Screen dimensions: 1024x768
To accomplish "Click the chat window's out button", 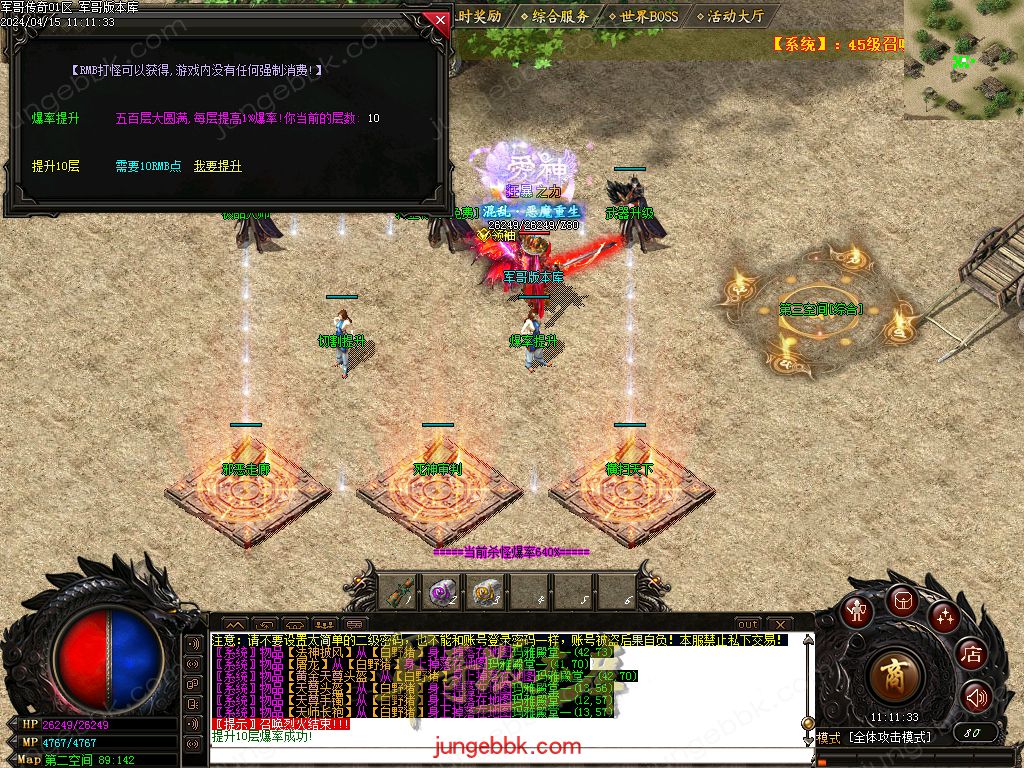I will pos(748,624).
